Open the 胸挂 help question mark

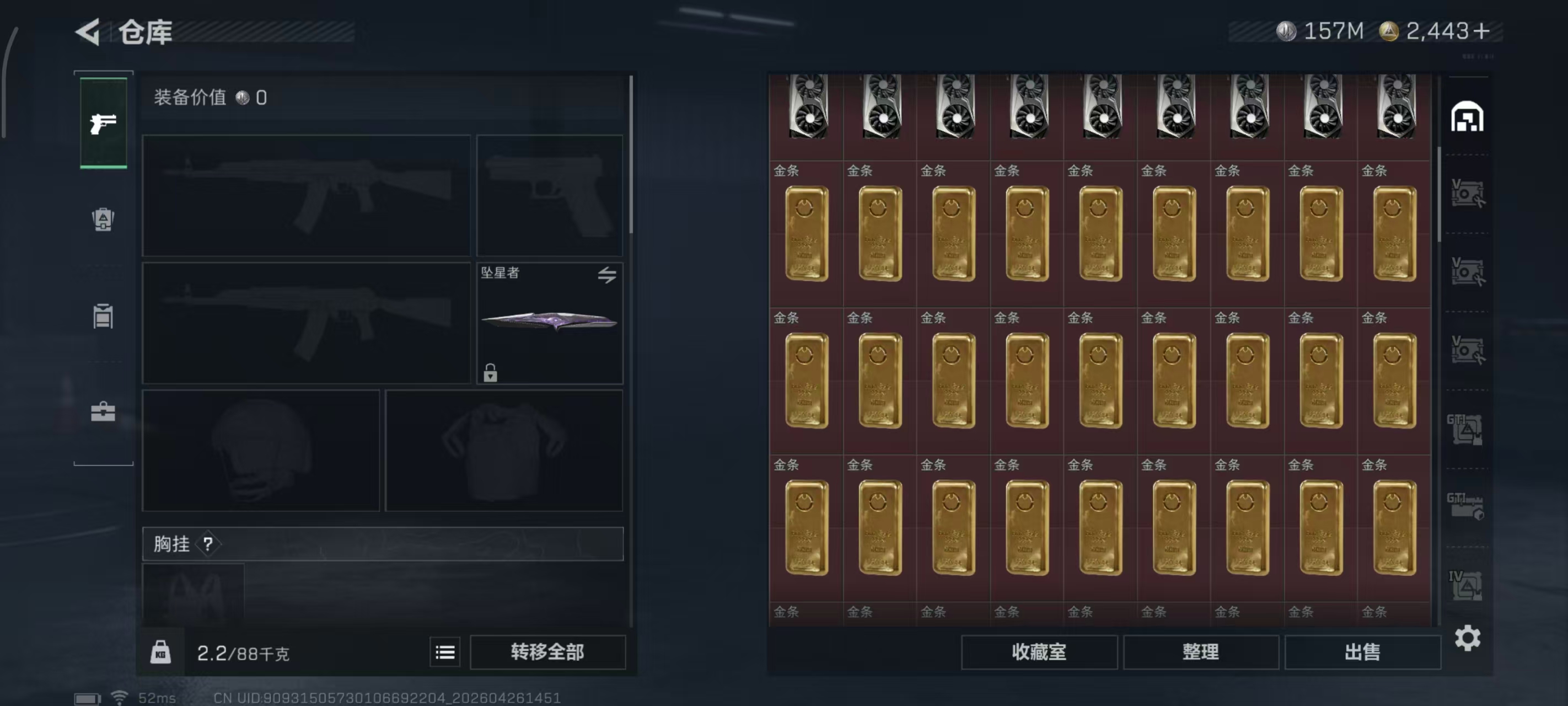[209, 544]
